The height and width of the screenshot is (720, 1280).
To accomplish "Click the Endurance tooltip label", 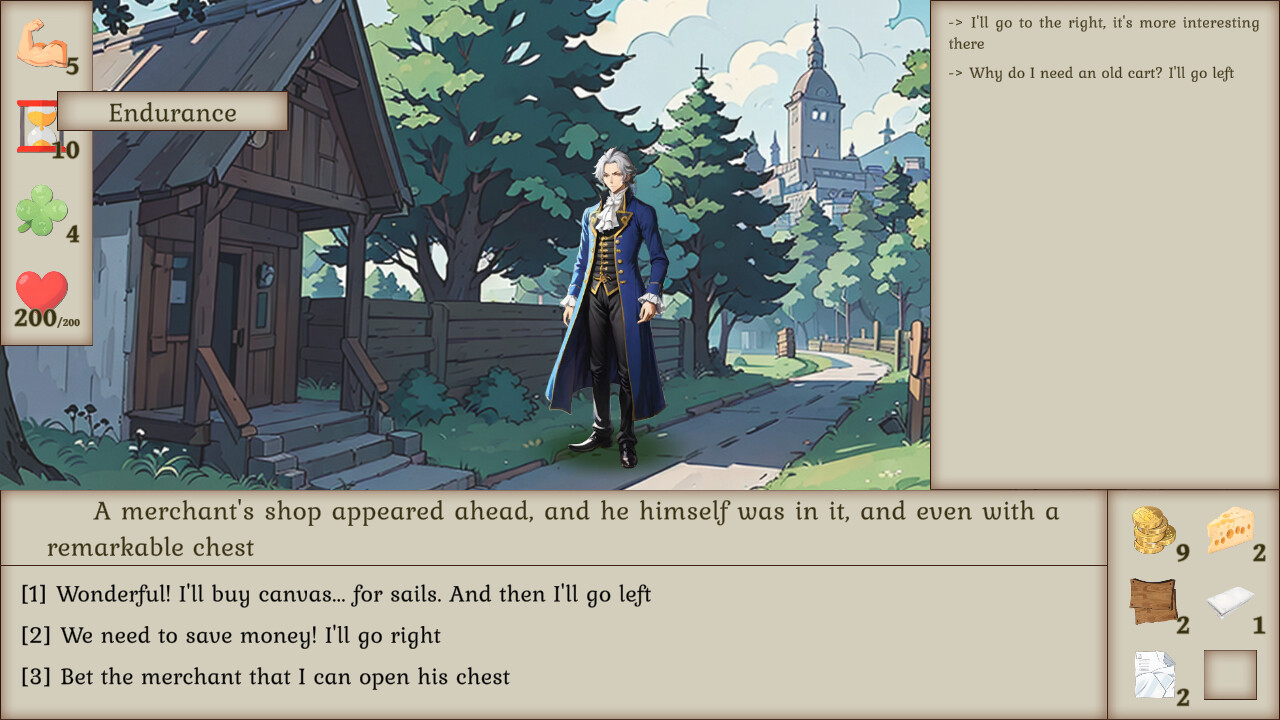I will click(x=172, y=112).
